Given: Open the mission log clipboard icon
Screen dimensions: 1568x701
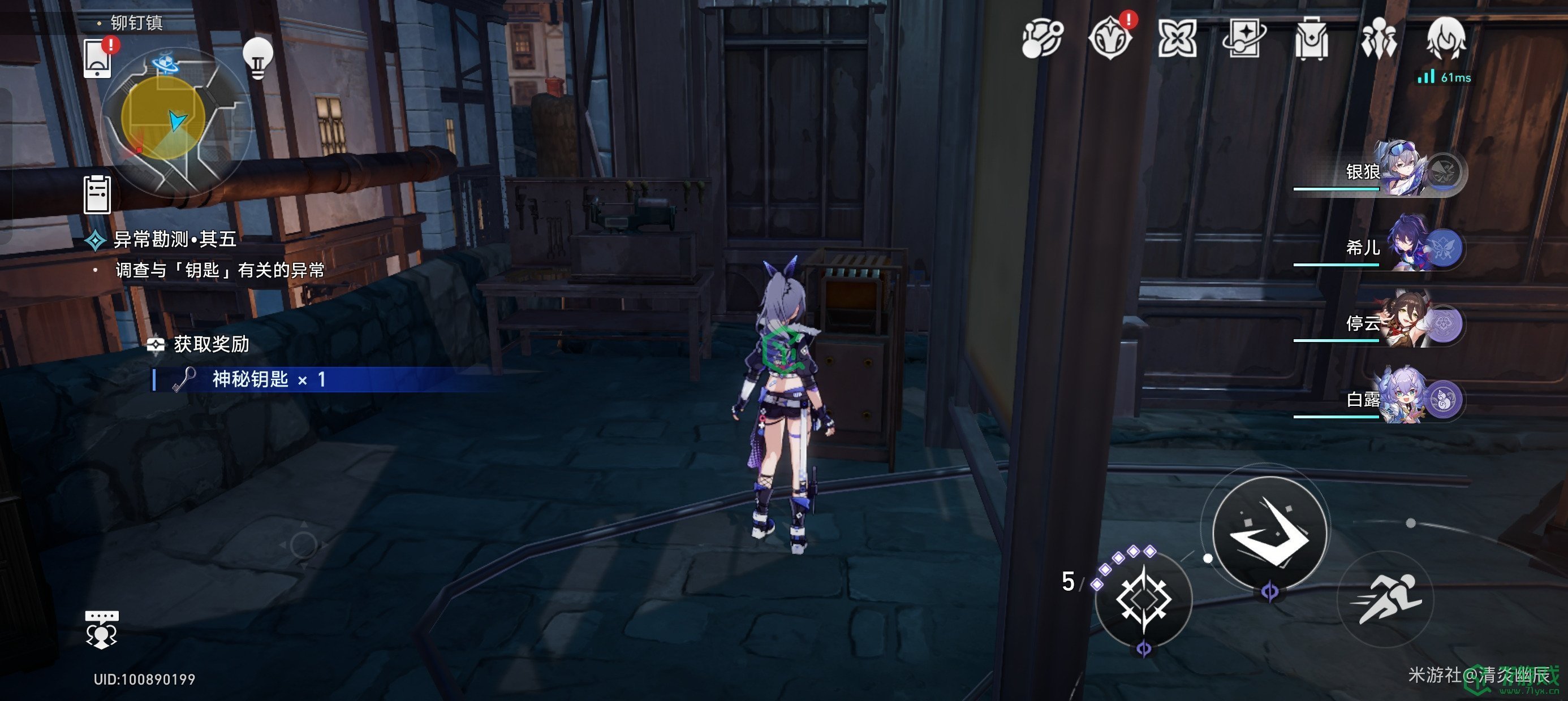Looking at the screenshot, I should [97, 194].
